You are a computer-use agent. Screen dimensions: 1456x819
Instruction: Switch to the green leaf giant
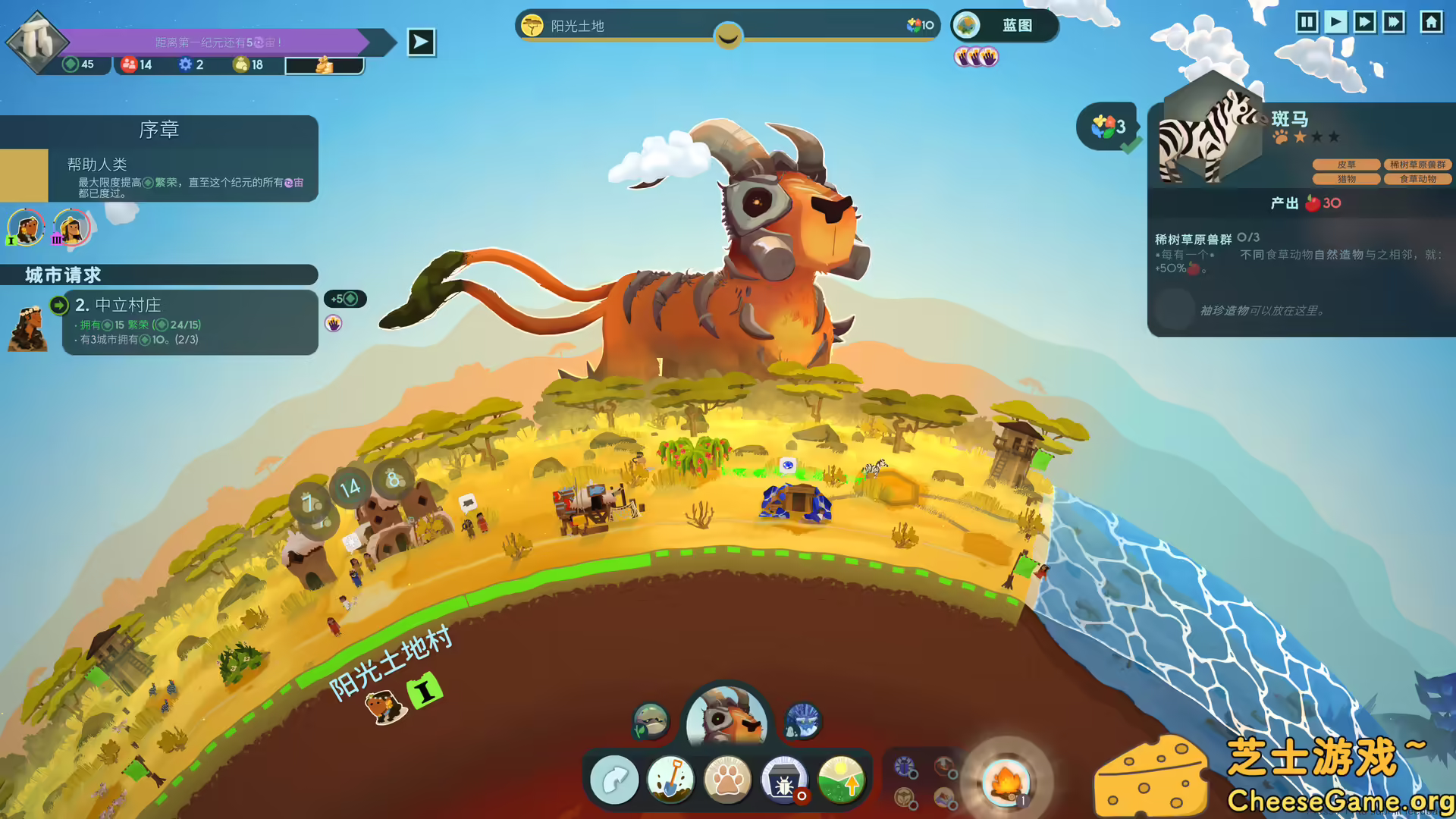click(651, 720)
